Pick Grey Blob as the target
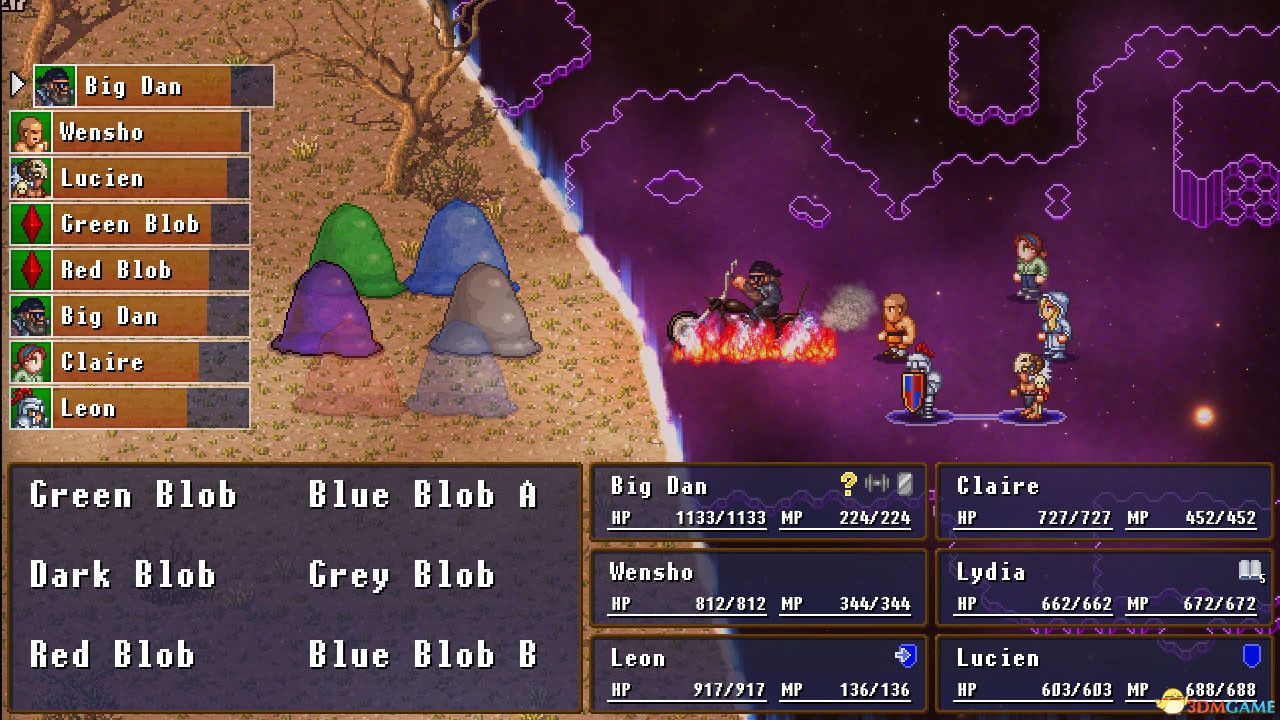 pyautogui.click(x=401, y=575)
